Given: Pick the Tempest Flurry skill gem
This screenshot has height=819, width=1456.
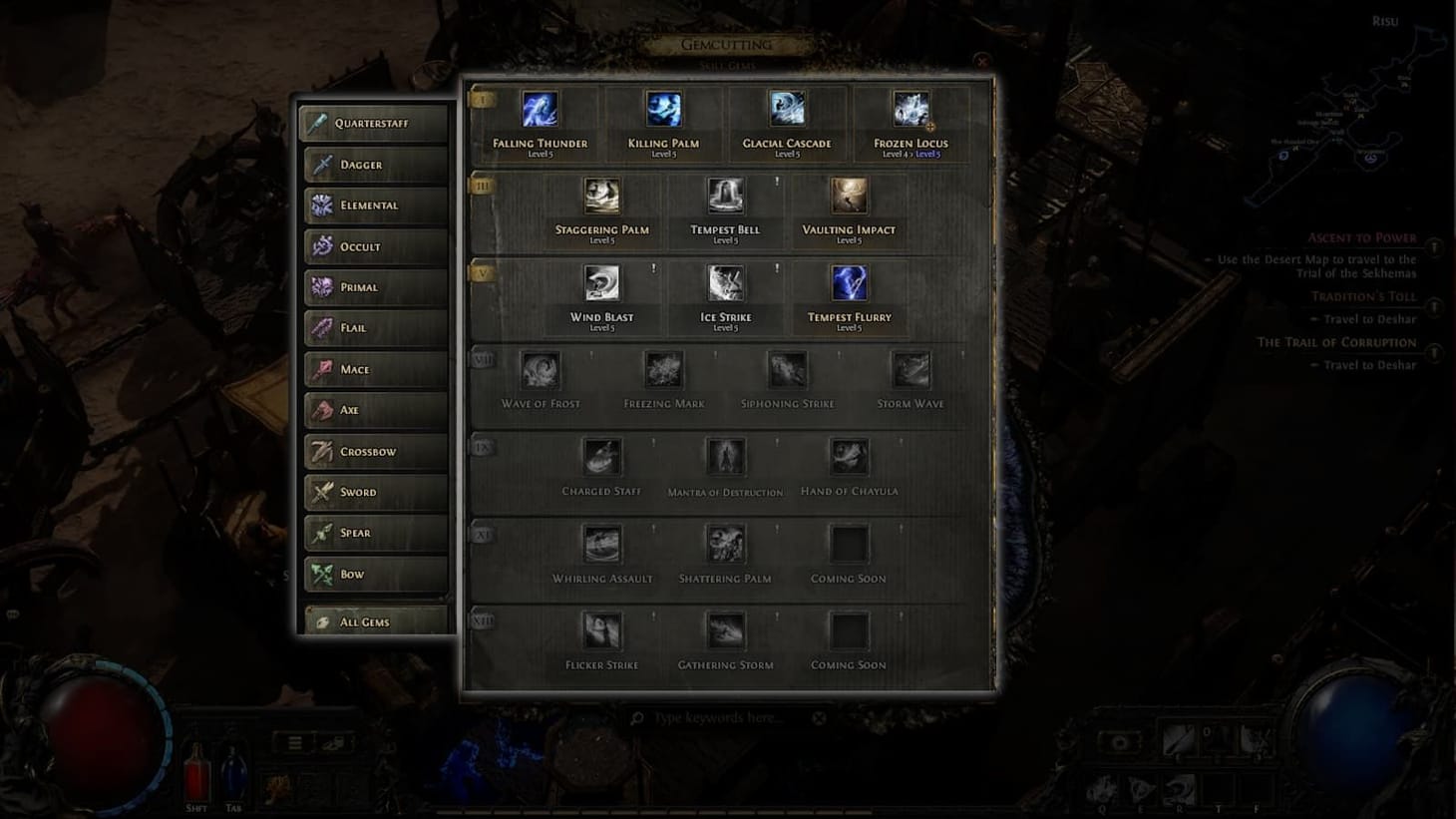Looking at the screenshot, I should click(848, 283).
